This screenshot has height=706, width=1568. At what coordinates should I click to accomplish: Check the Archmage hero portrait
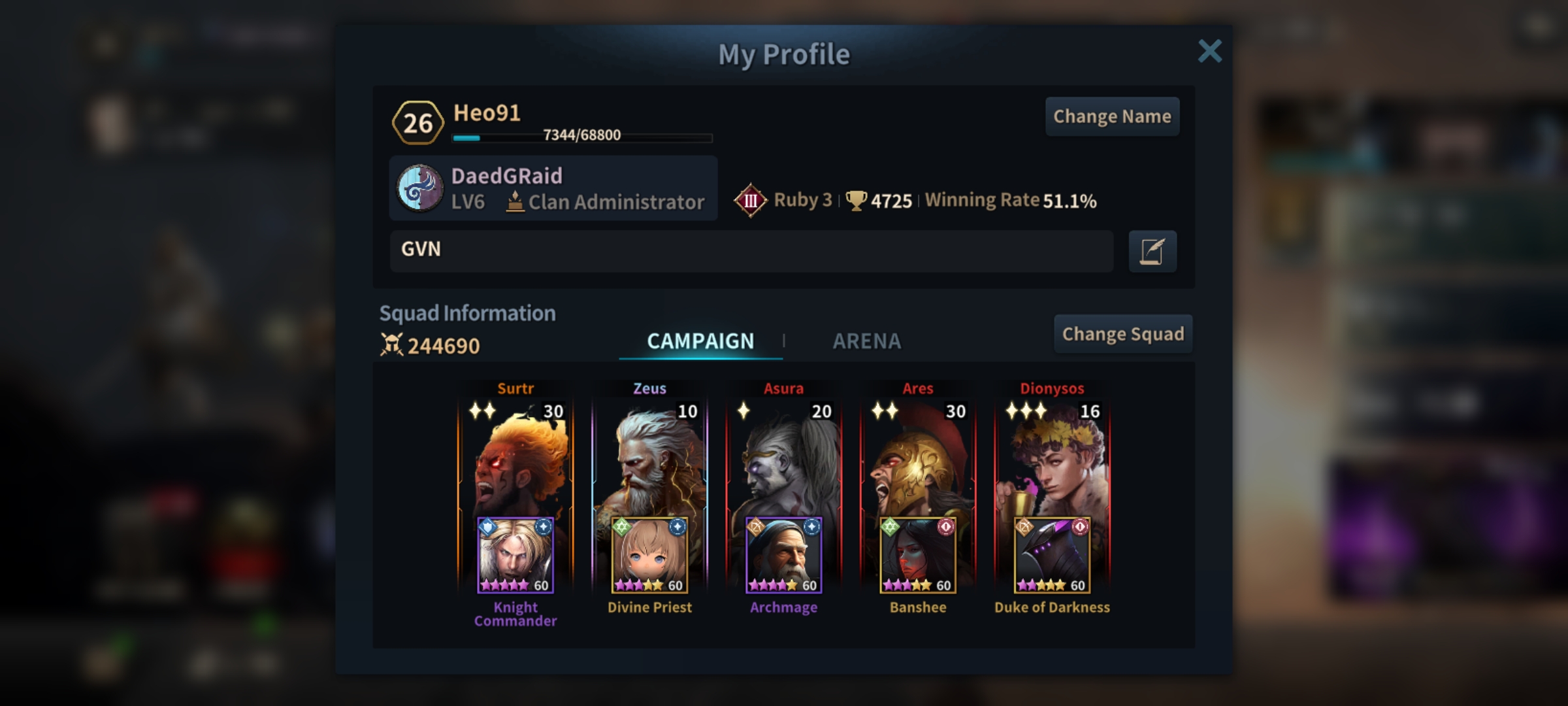784,556
